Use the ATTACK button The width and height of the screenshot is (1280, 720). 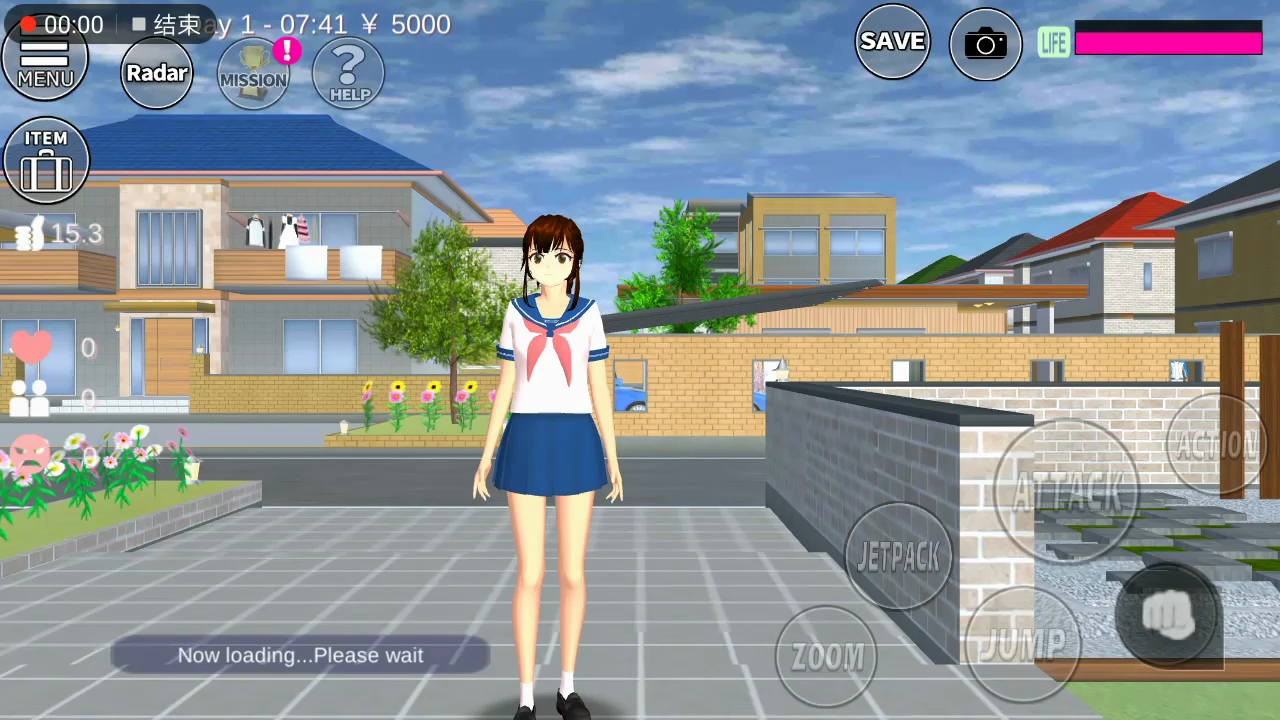point(1066,491)
